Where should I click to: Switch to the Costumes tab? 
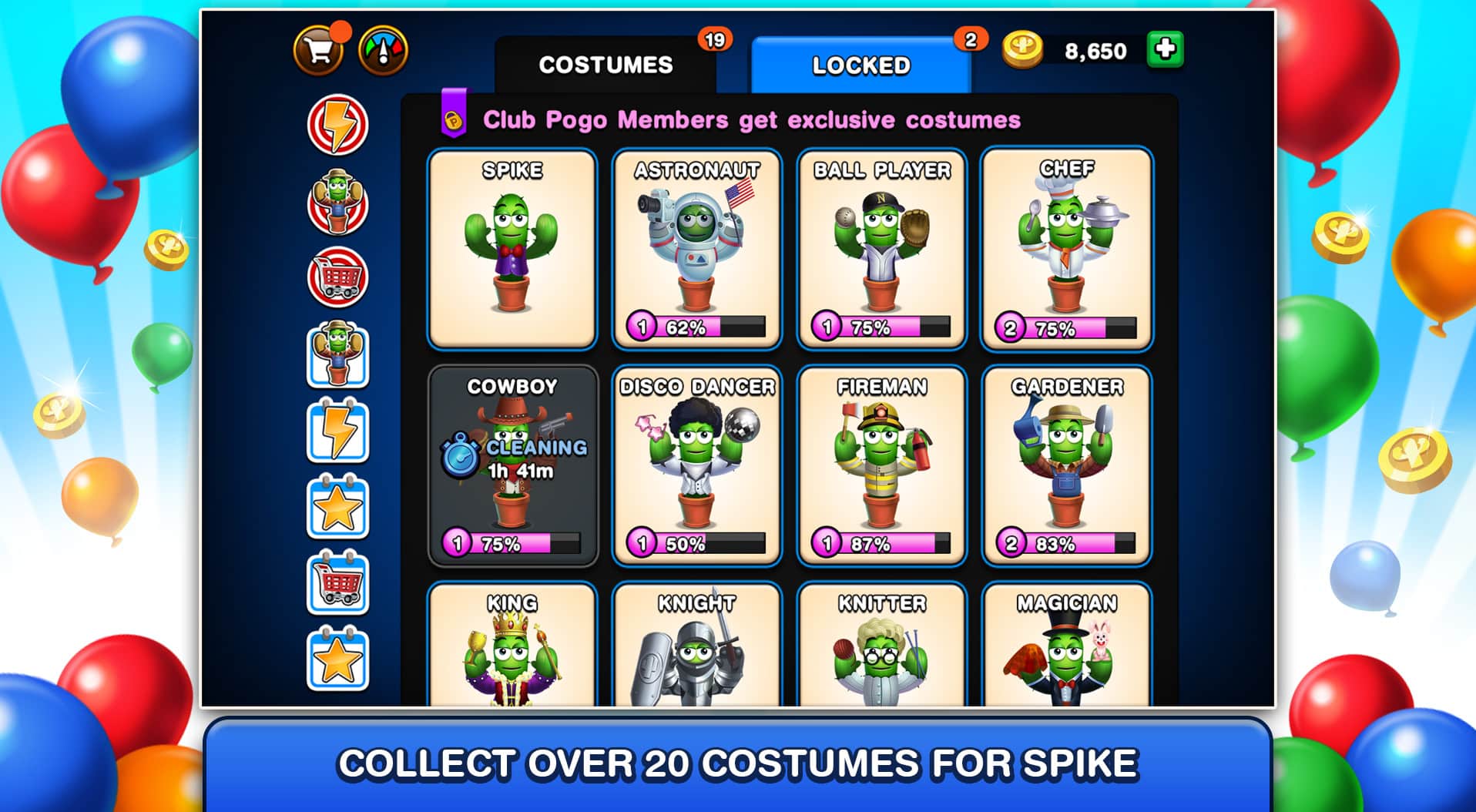605,65
